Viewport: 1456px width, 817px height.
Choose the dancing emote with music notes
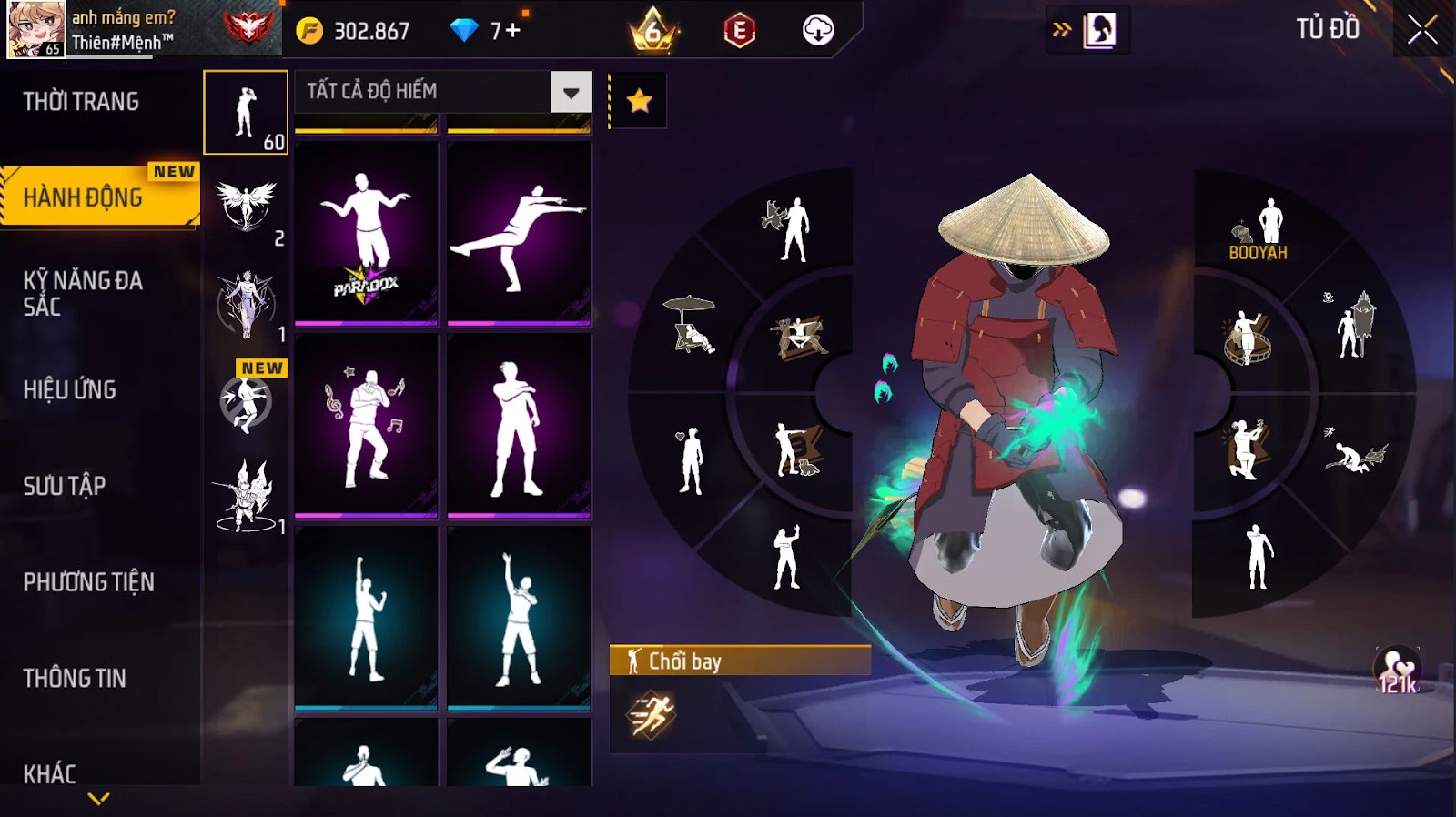(366, 426)
